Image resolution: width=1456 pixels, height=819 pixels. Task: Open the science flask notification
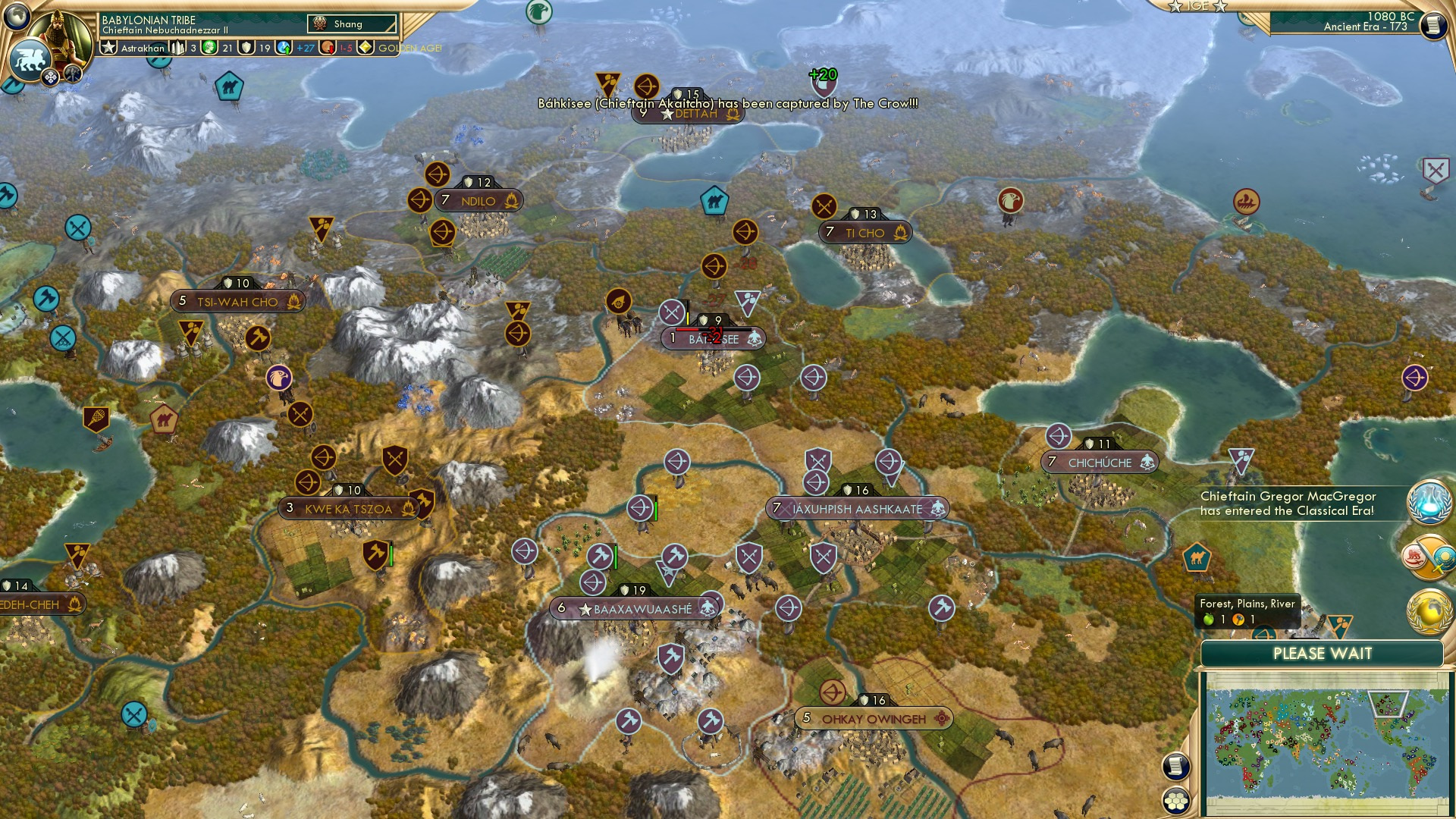pyautogui.click(x=1429, y=502)
